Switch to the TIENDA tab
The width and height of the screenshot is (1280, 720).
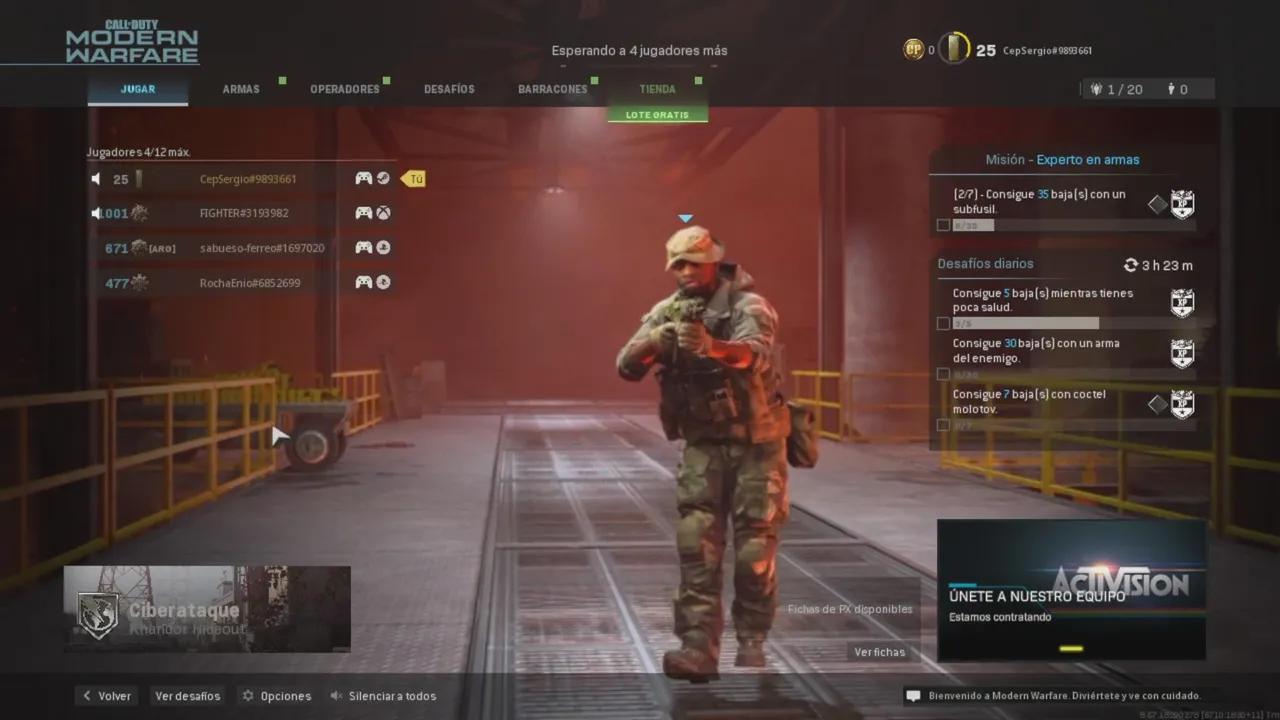[657, 88]
